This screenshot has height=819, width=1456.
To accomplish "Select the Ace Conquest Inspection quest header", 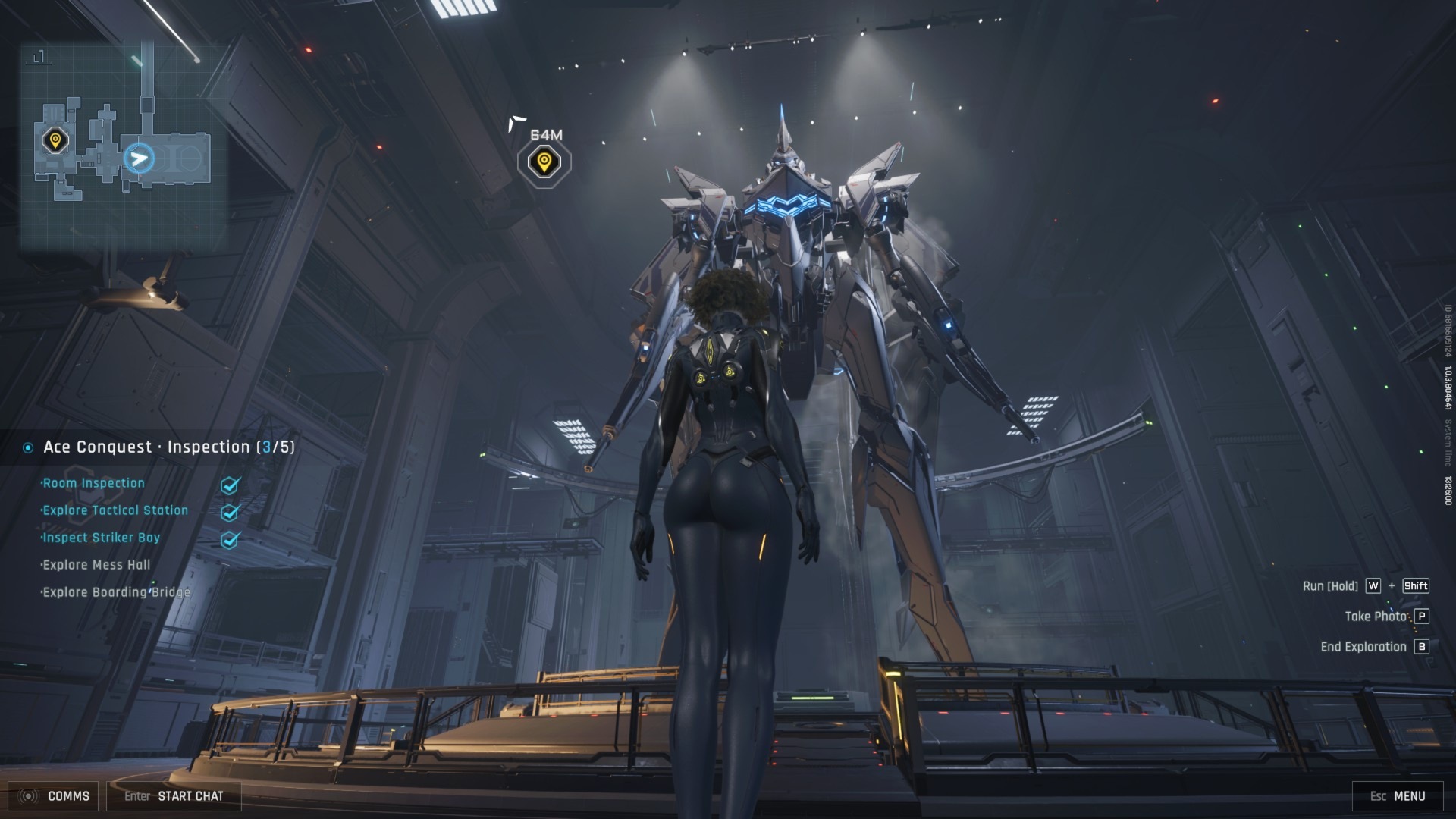I will 168,447.
